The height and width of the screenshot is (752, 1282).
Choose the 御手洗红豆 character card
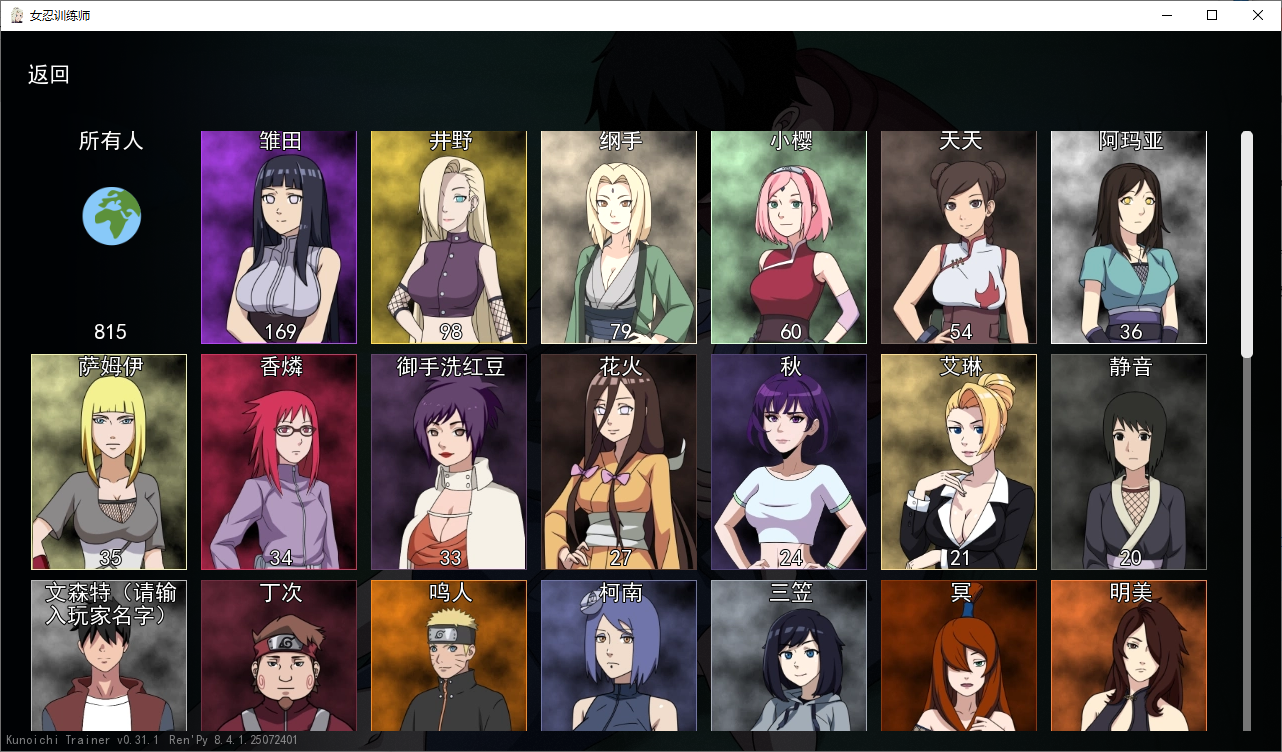[449, 462]
